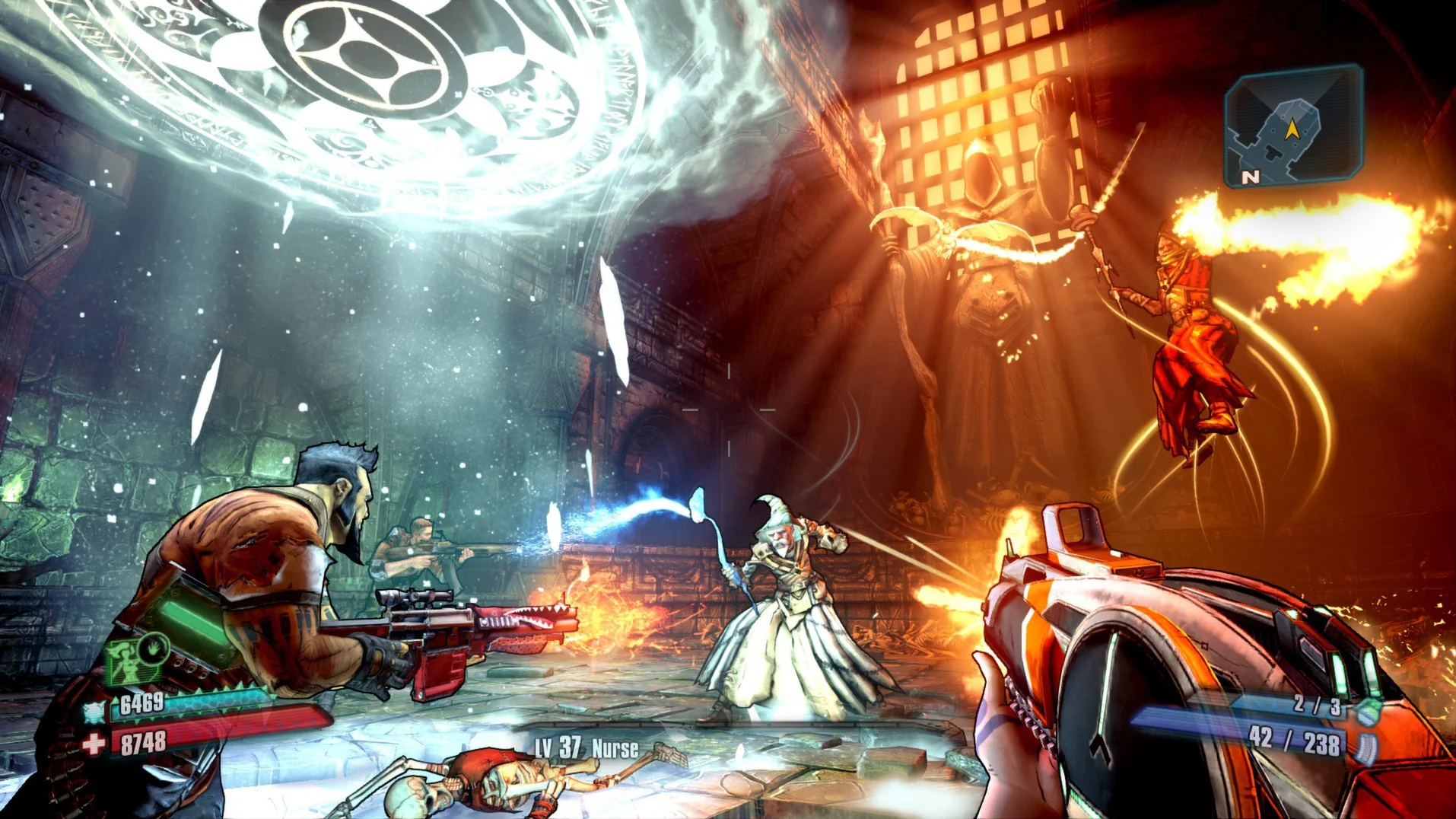
Task: Click the red health cross icon
Action: [x=93, y=744]
